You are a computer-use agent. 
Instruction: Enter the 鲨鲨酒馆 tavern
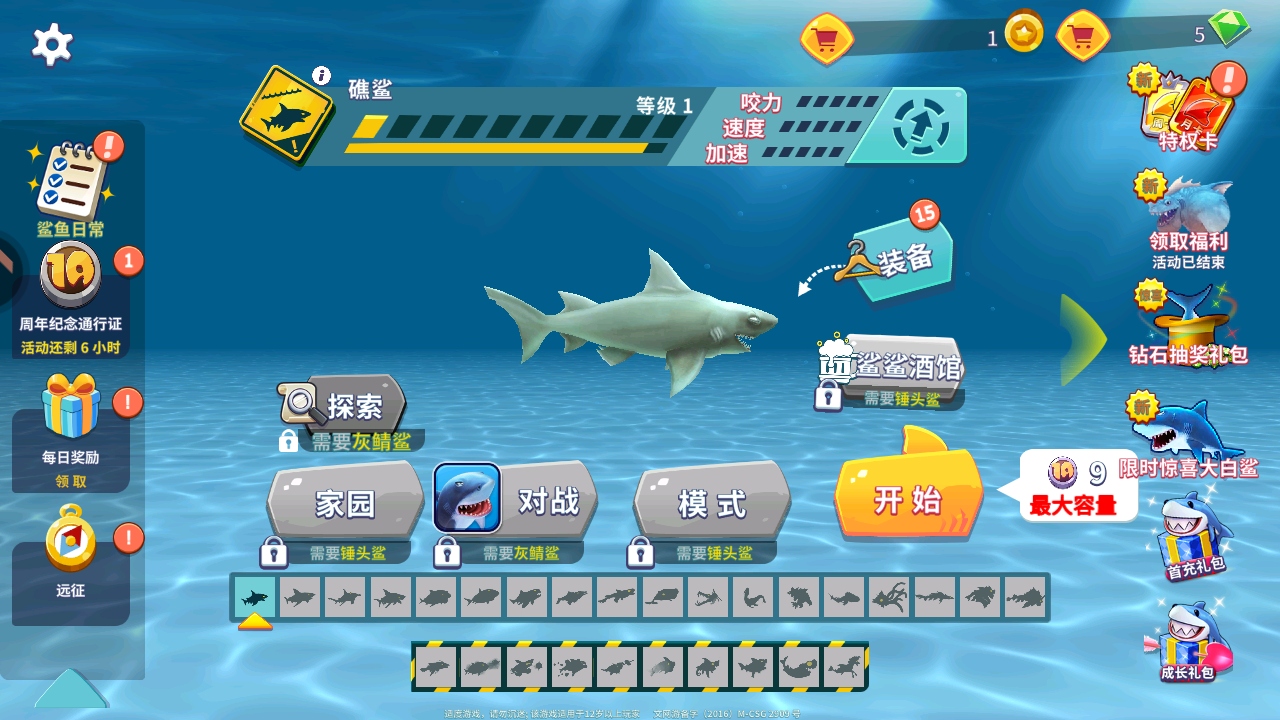pos(893,367)
